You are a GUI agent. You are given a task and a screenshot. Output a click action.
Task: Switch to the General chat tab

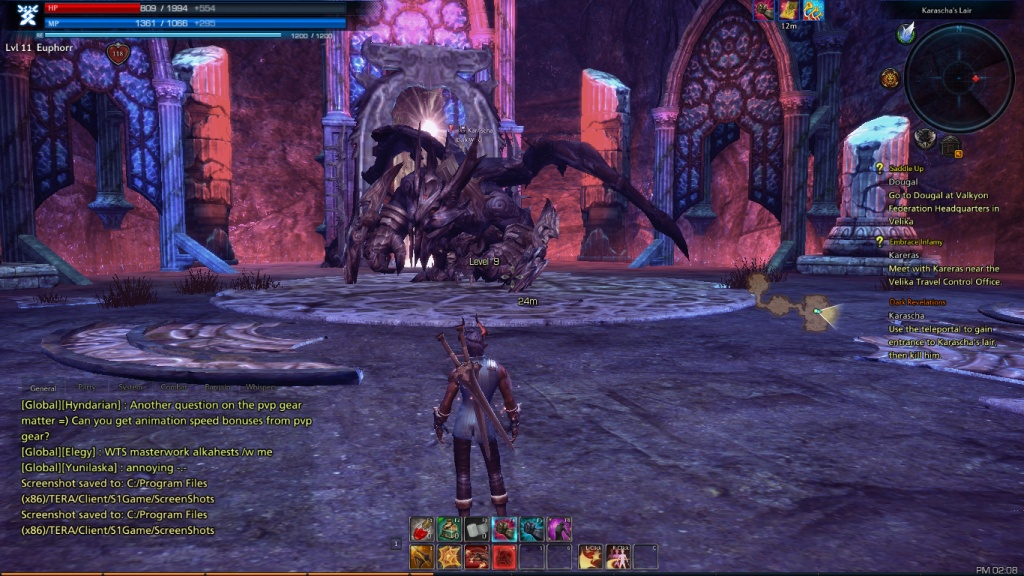[x=43, y=388]
